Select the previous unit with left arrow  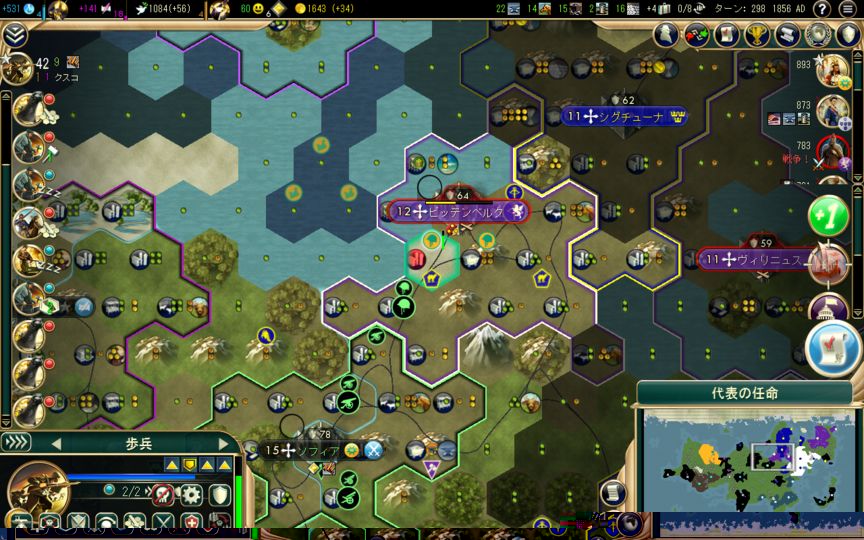tap(56, 443)
